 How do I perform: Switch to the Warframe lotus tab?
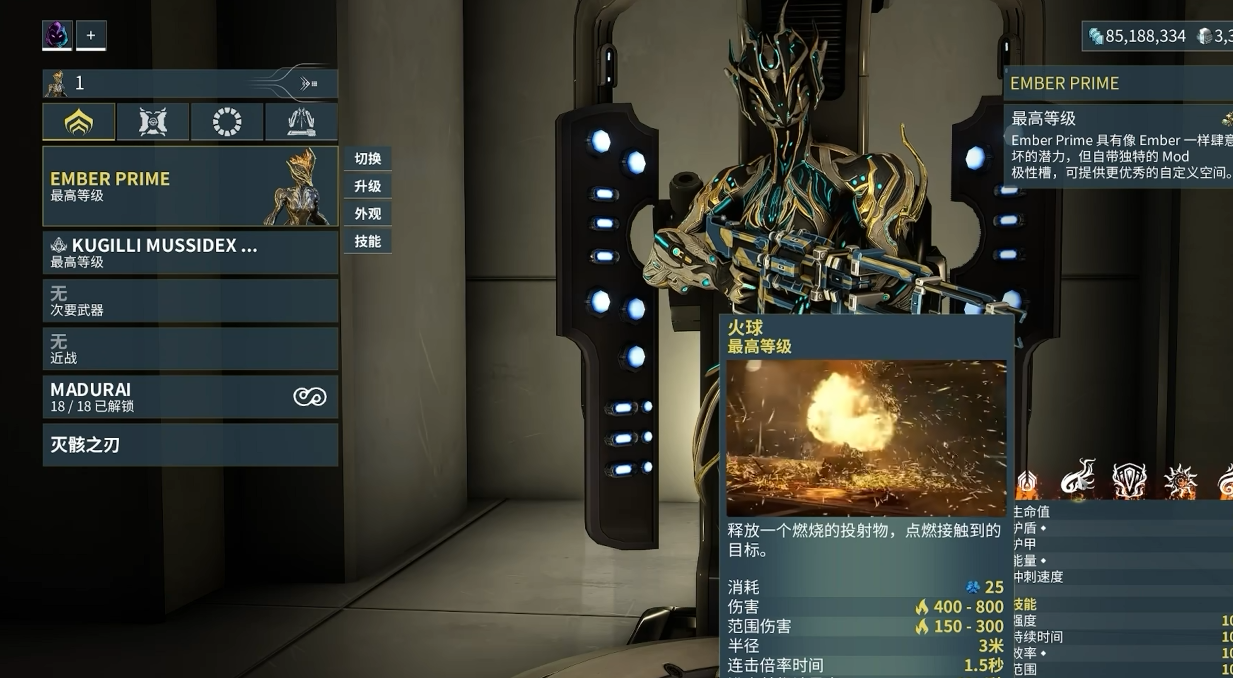pyautogui.click(x=78, y=122)
